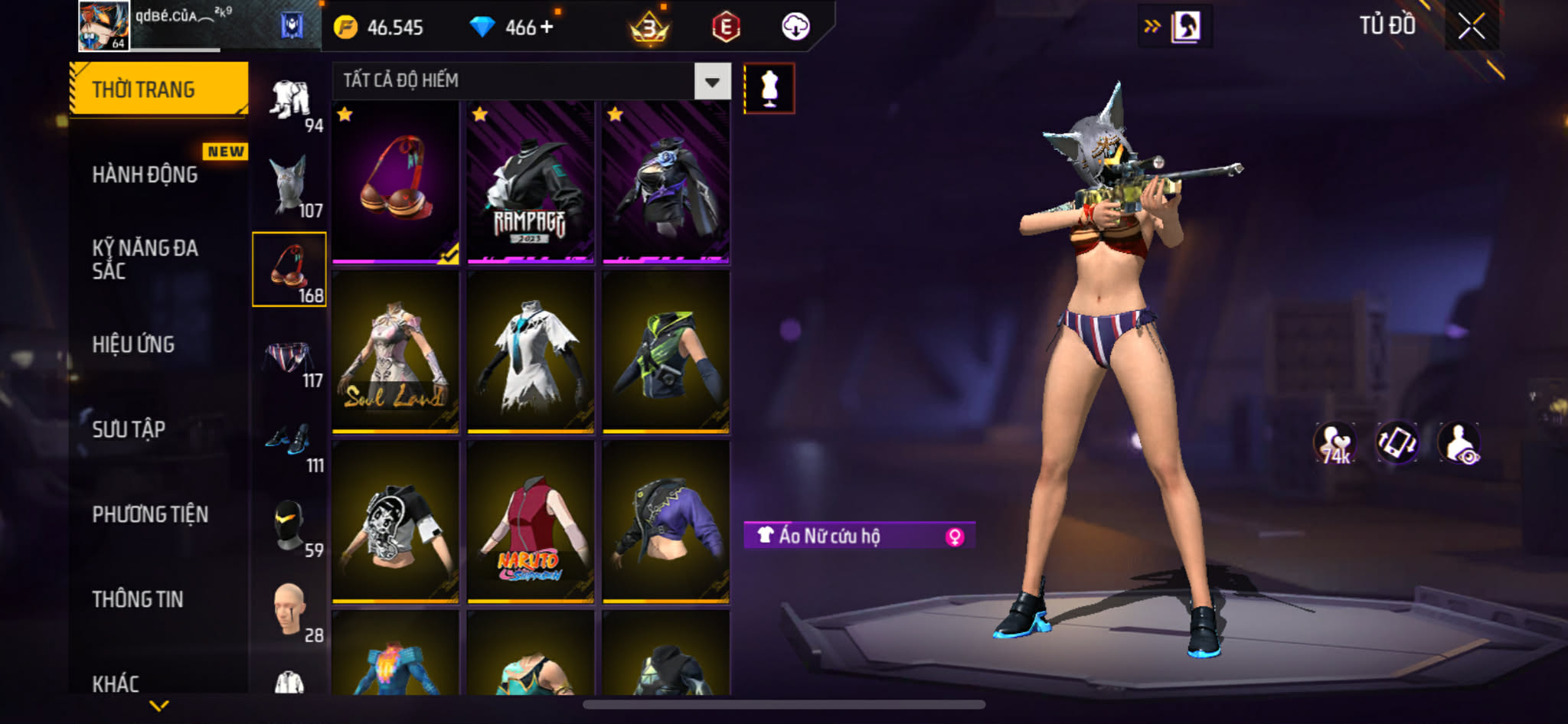Switch to the shoes category
This screenshot has height=724, width=1568.
coord(289,441)
